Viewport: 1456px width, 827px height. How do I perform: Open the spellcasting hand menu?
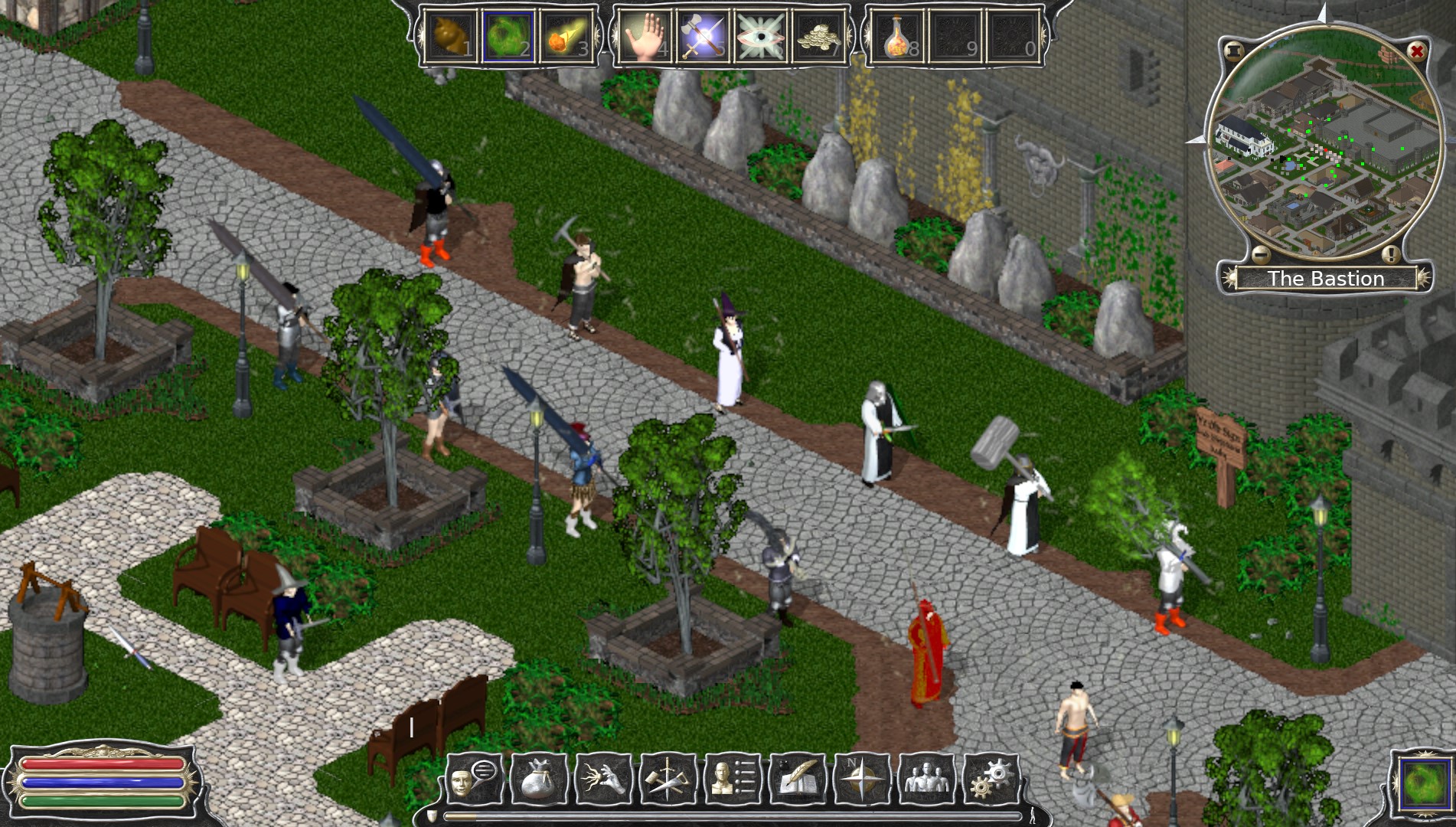(603, 780)
